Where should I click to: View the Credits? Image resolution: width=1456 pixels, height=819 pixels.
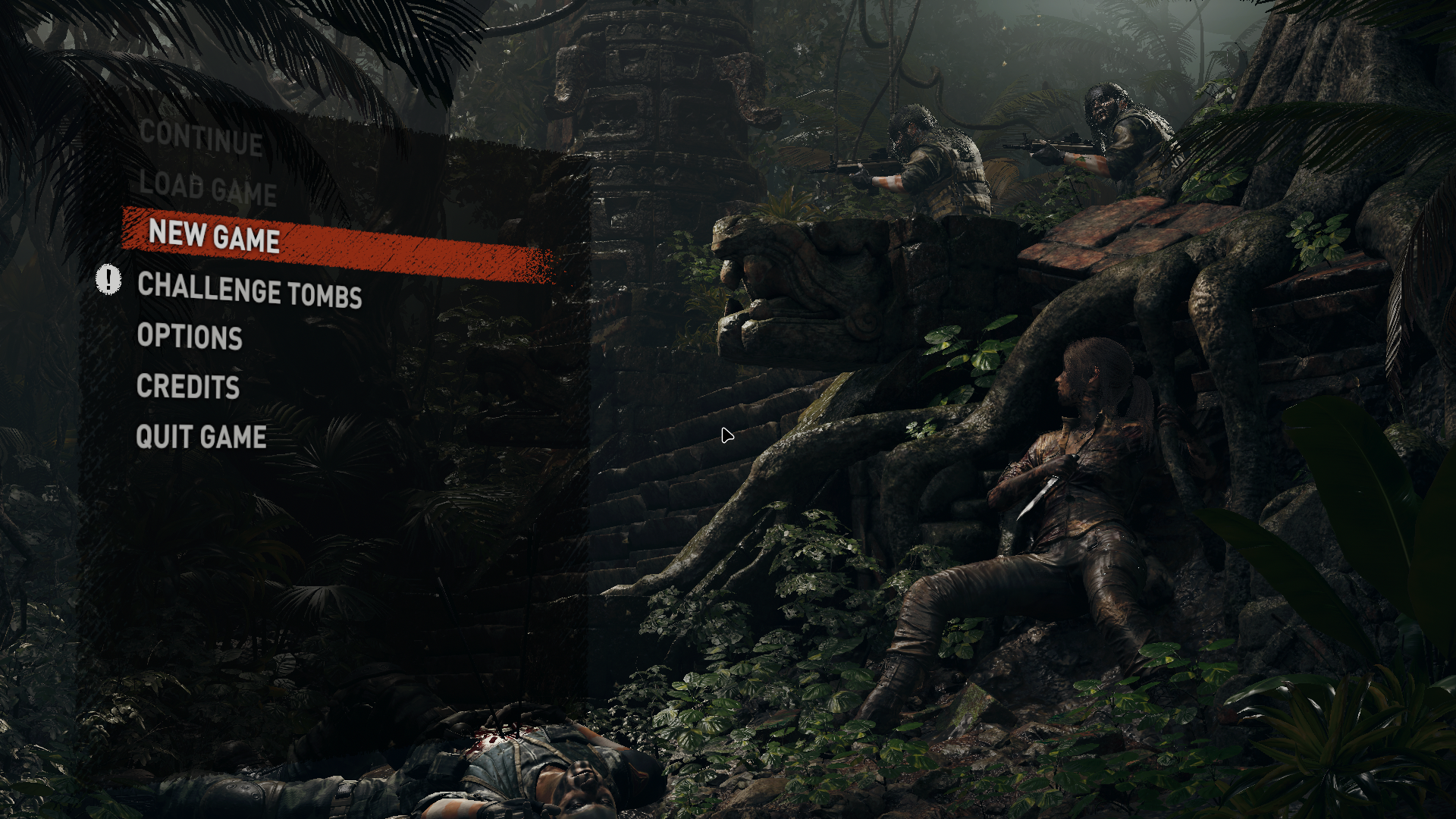click(188, 387)
